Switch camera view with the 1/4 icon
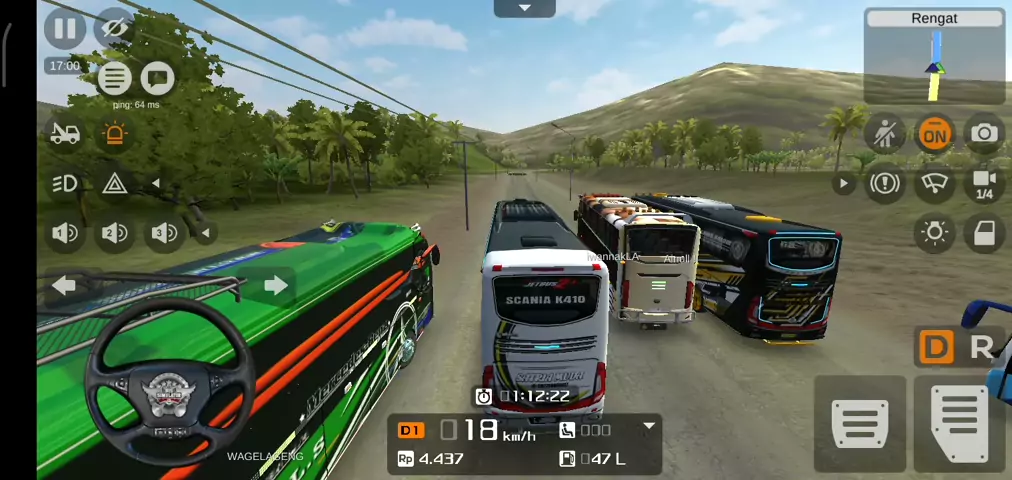 click(x=984, y=183)
